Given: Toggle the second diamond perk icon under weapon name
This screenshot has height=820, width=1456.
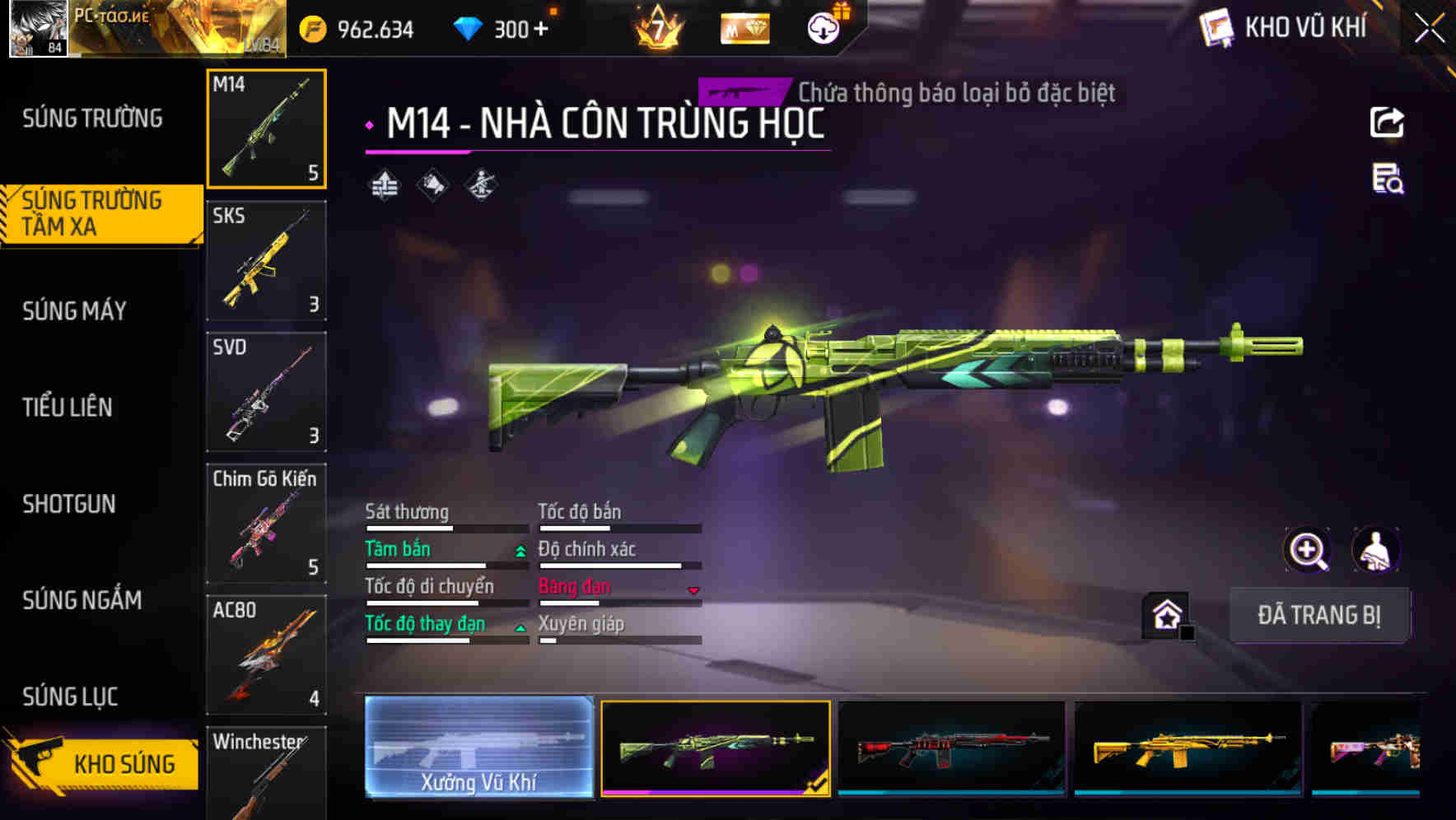Looking at the screenshot, I should pos(432,184).
